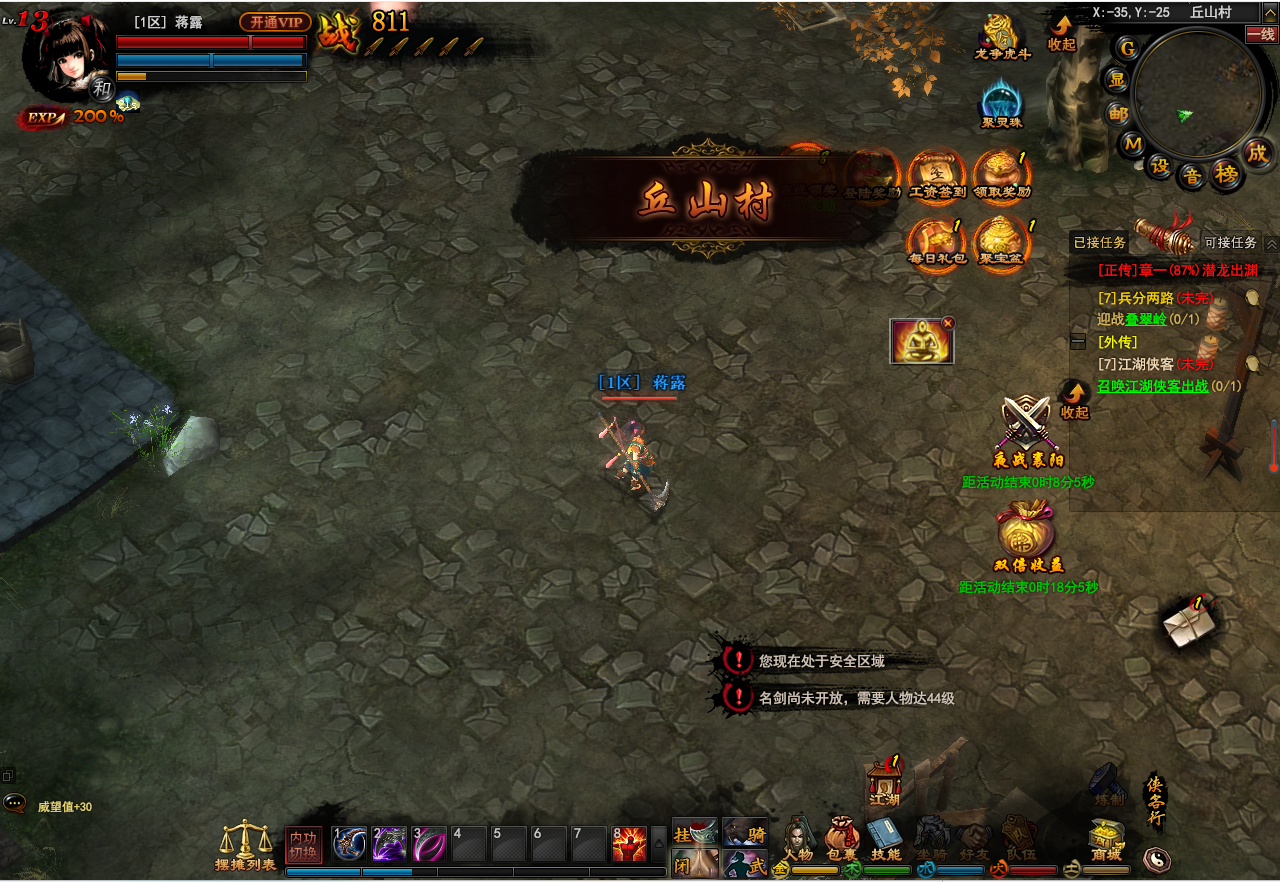This screenshot has height=882, width=1280.
Task: Open the 聚宝盆 treasure bowl
Action: [1001, 242]
